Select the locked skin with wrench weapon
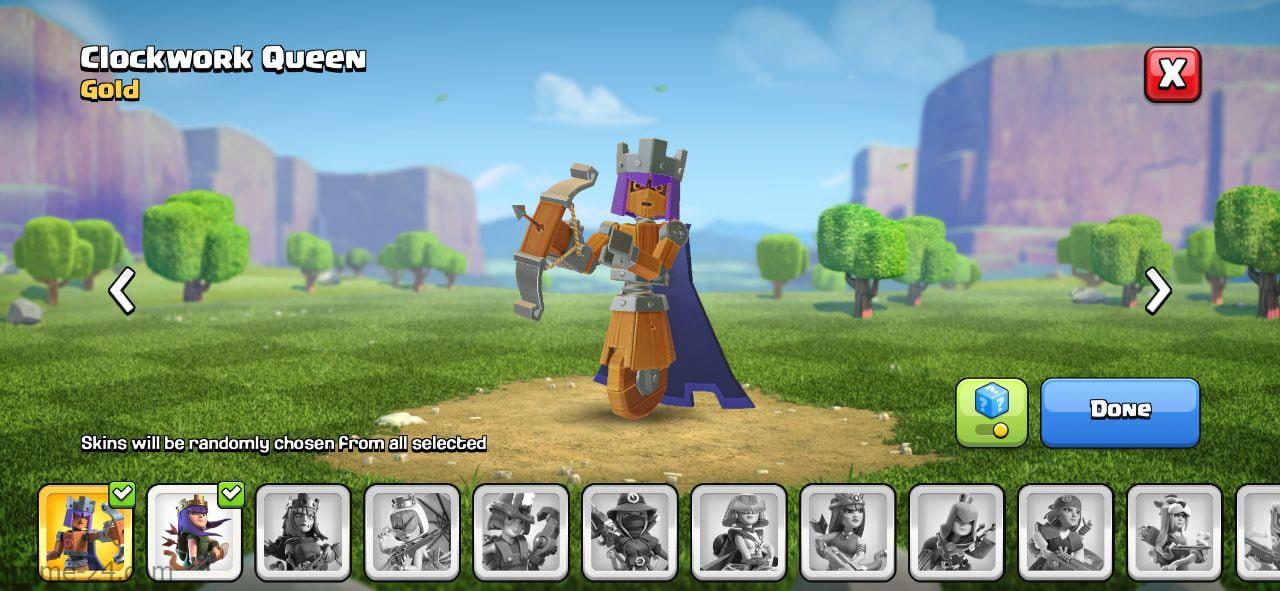The height and width of the screenshot is (591, 1280). point(521,532)
